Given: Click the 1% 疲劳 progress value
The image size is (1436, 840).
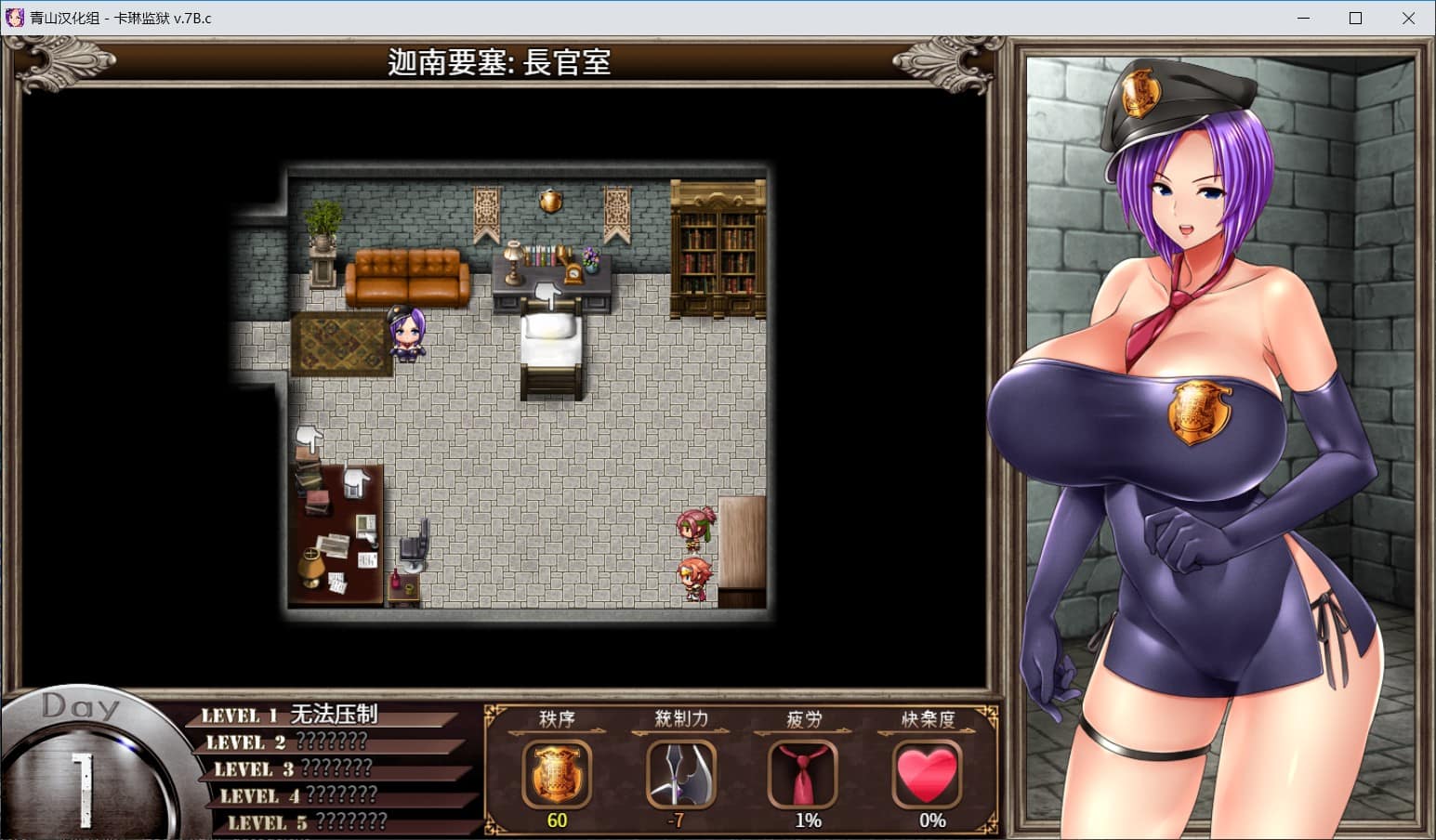Looking at the screenshot, I should coord(807,820).
